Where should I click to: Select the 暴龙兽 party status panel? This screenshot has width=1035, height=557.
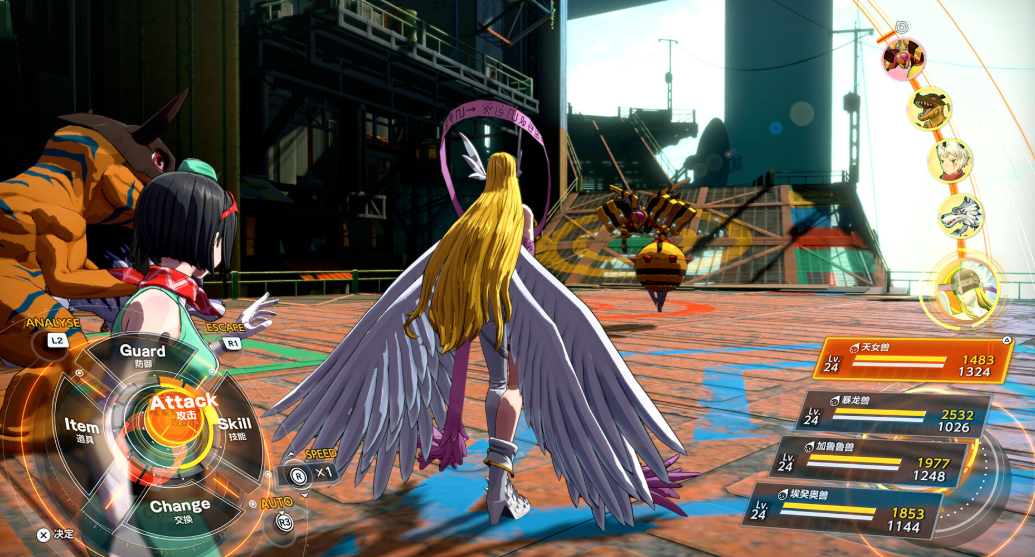pyautogui.click(x=893, y=414)
